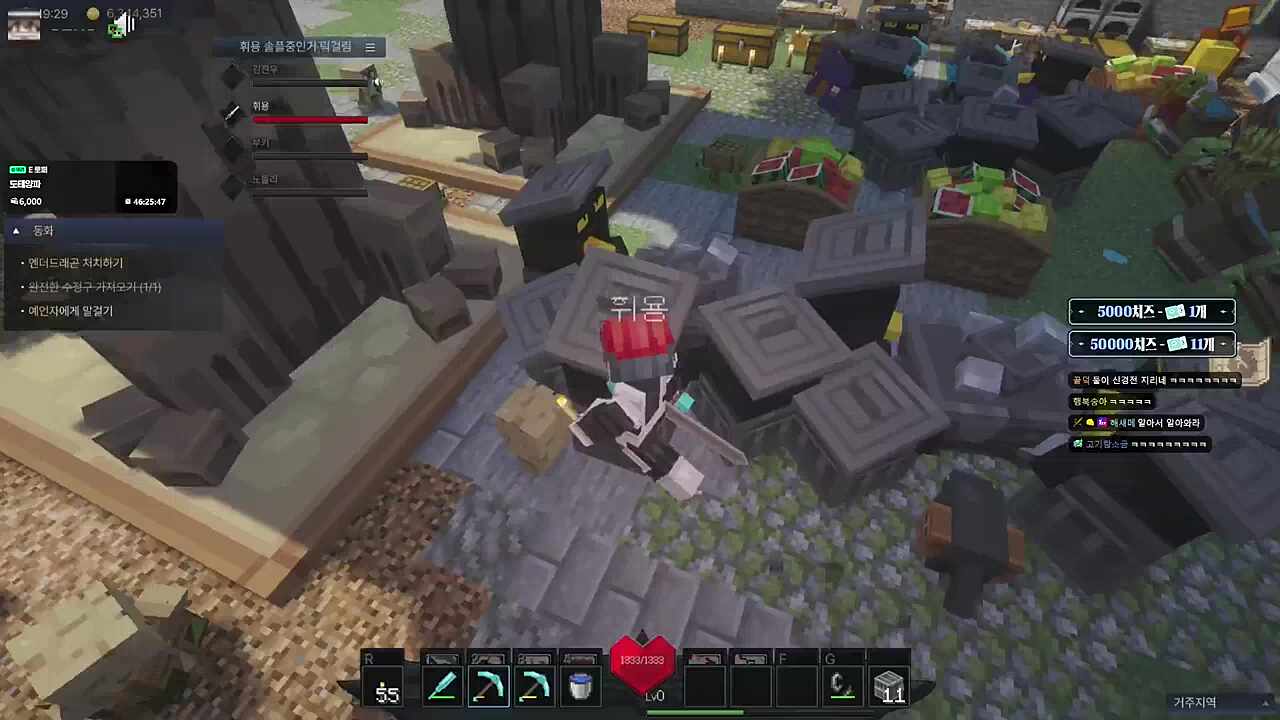The width and height of the screenshot is (1280, 720).
Task: Select the R slot showing 55
Action: pos(386,687)
